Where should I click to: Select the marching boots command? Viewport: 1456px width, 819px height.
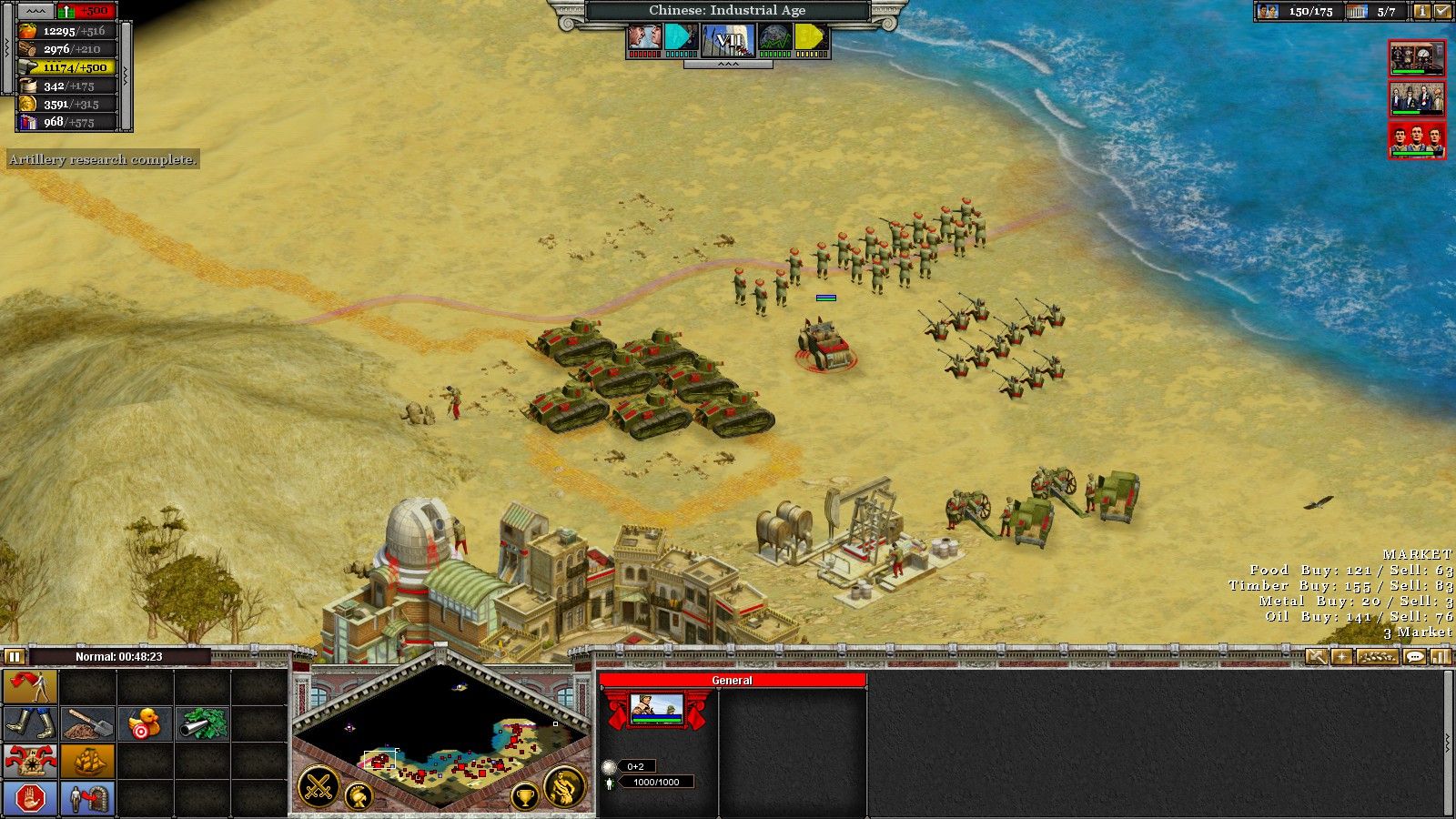(31, 724)
